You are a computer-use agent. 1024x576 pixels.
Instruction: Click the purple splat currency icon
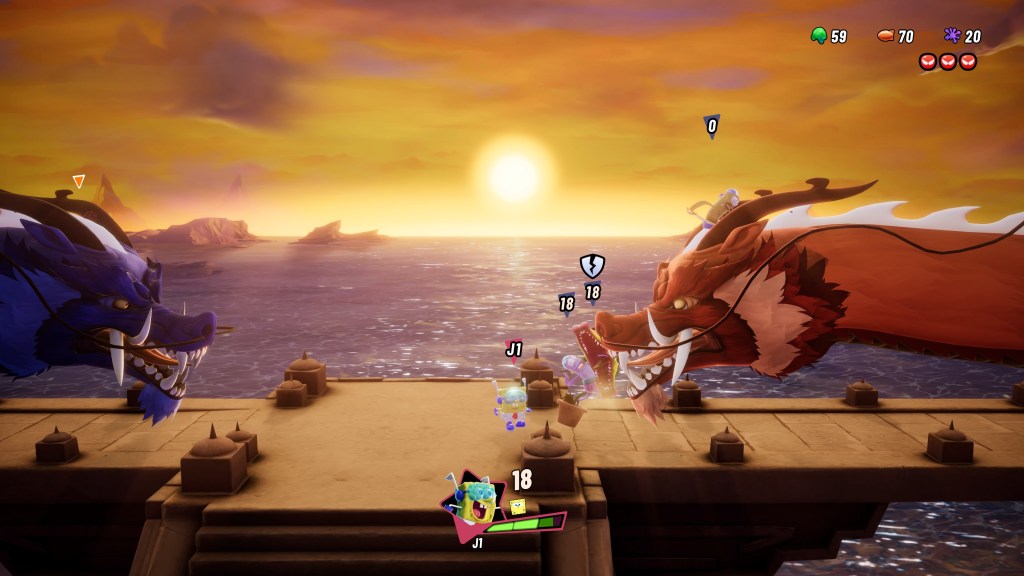(953, 36)
